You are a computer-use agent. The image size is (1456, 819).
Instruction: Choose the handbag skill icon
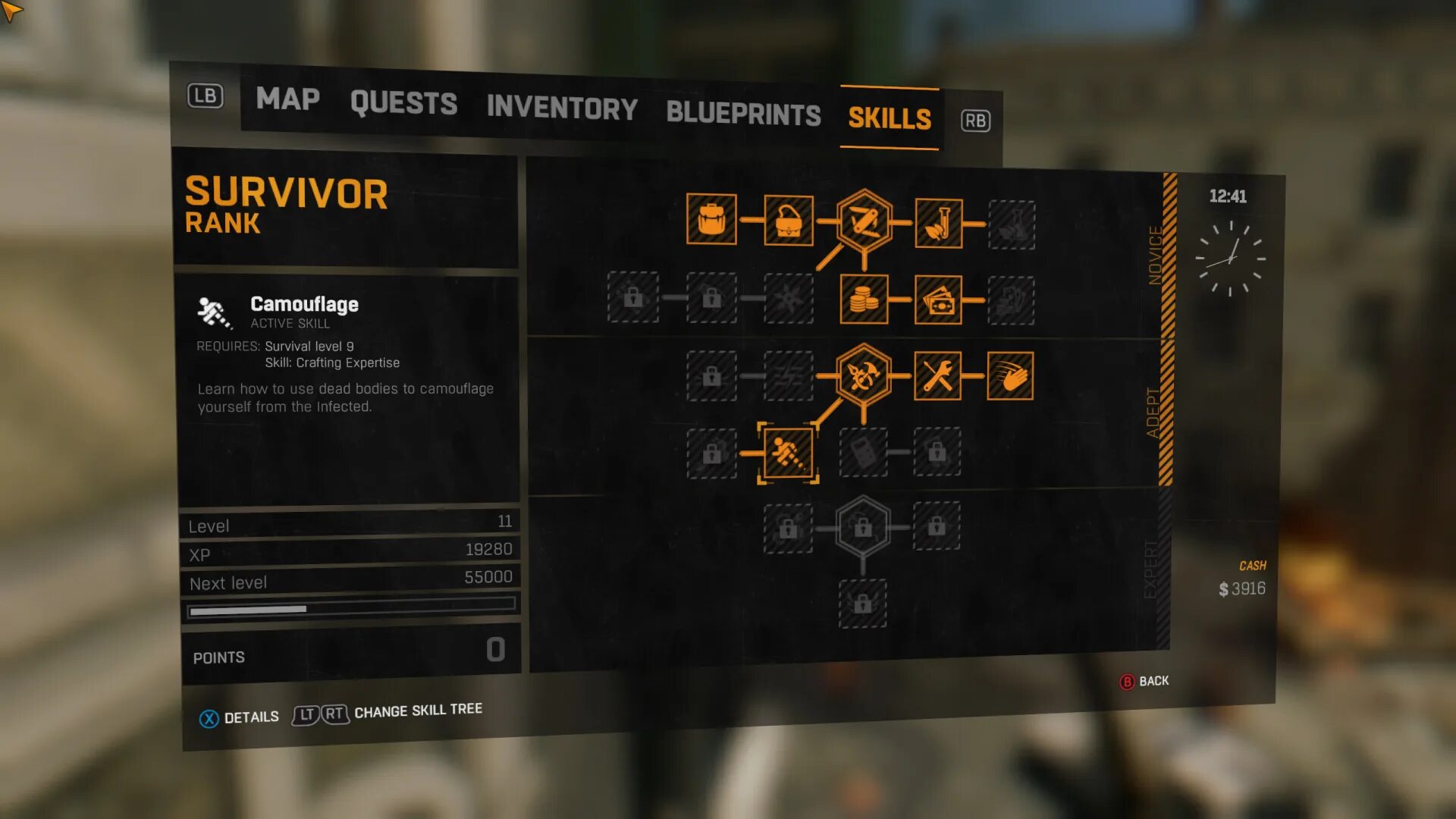coord(789,221)
